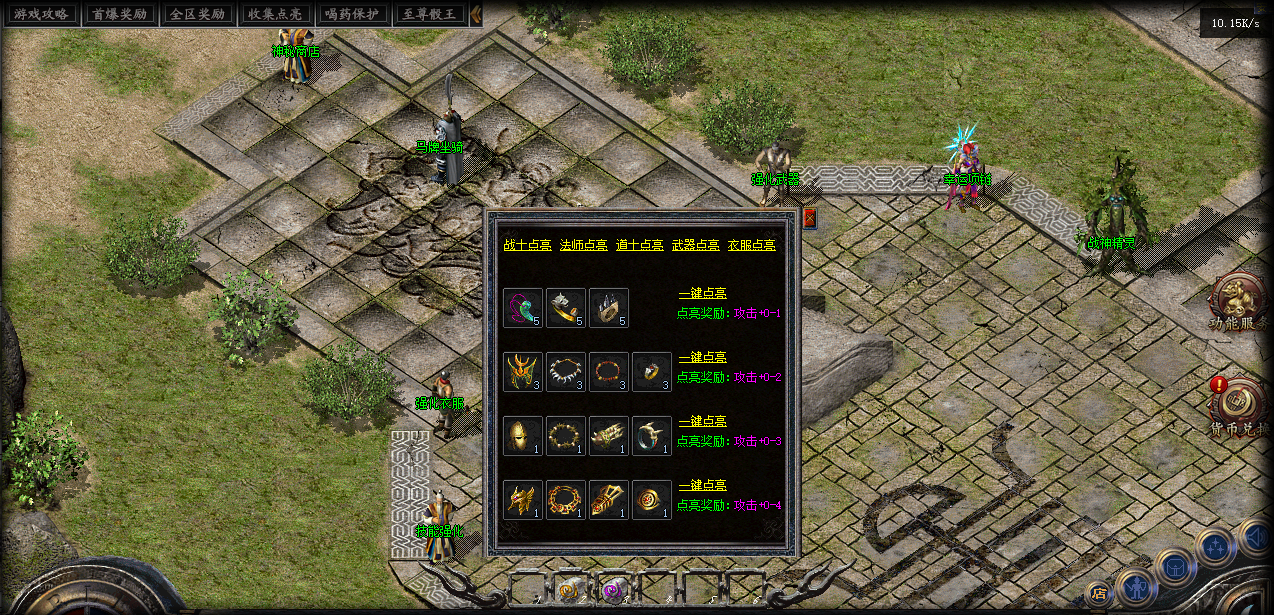Close the 点亮 collection dialog
The height and width of the screenshot is (615, 1274).
point(809,217)
